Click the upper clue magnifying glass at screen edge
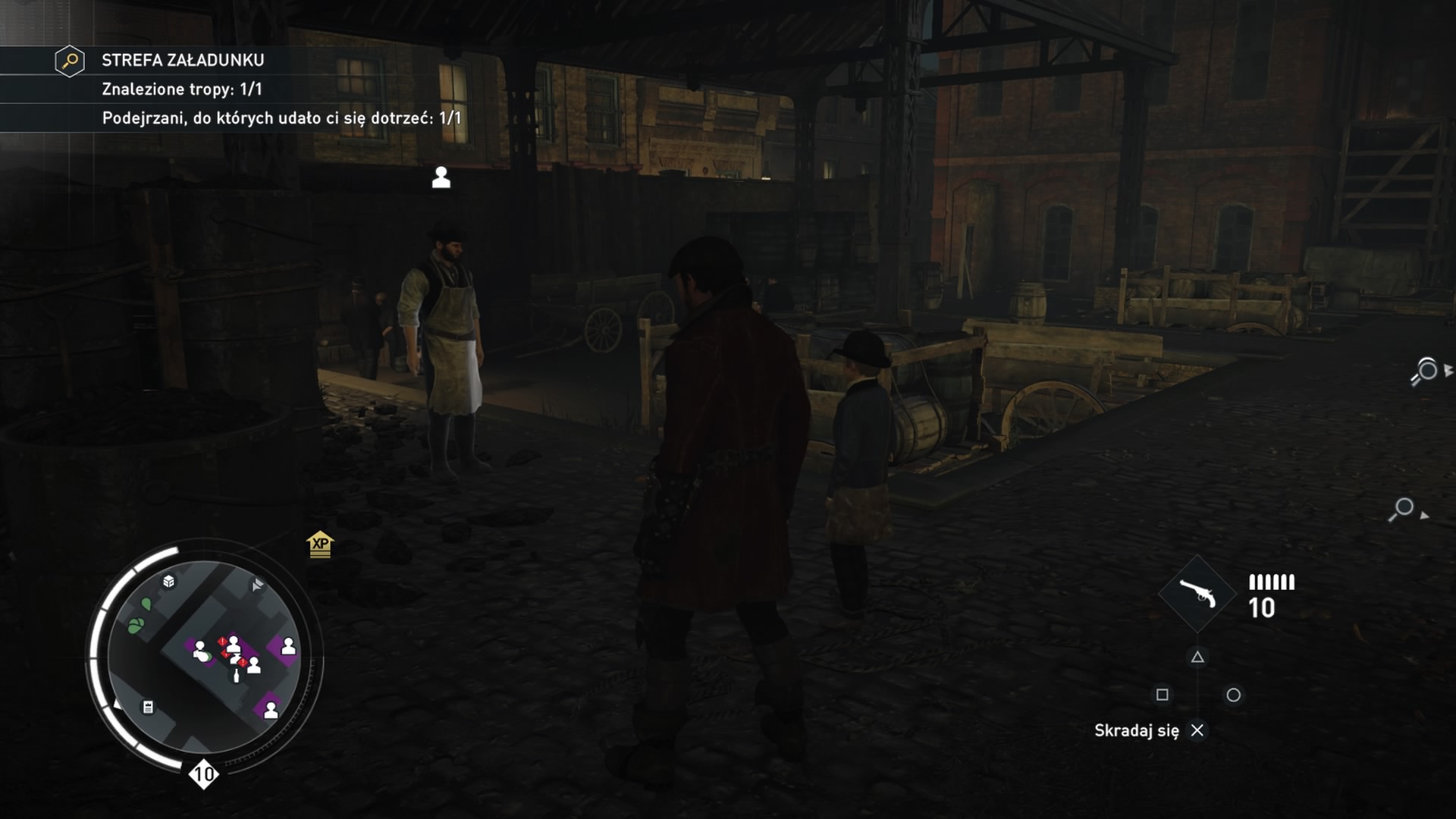This screenshot has width=1456, height=819. [1427, 370]
